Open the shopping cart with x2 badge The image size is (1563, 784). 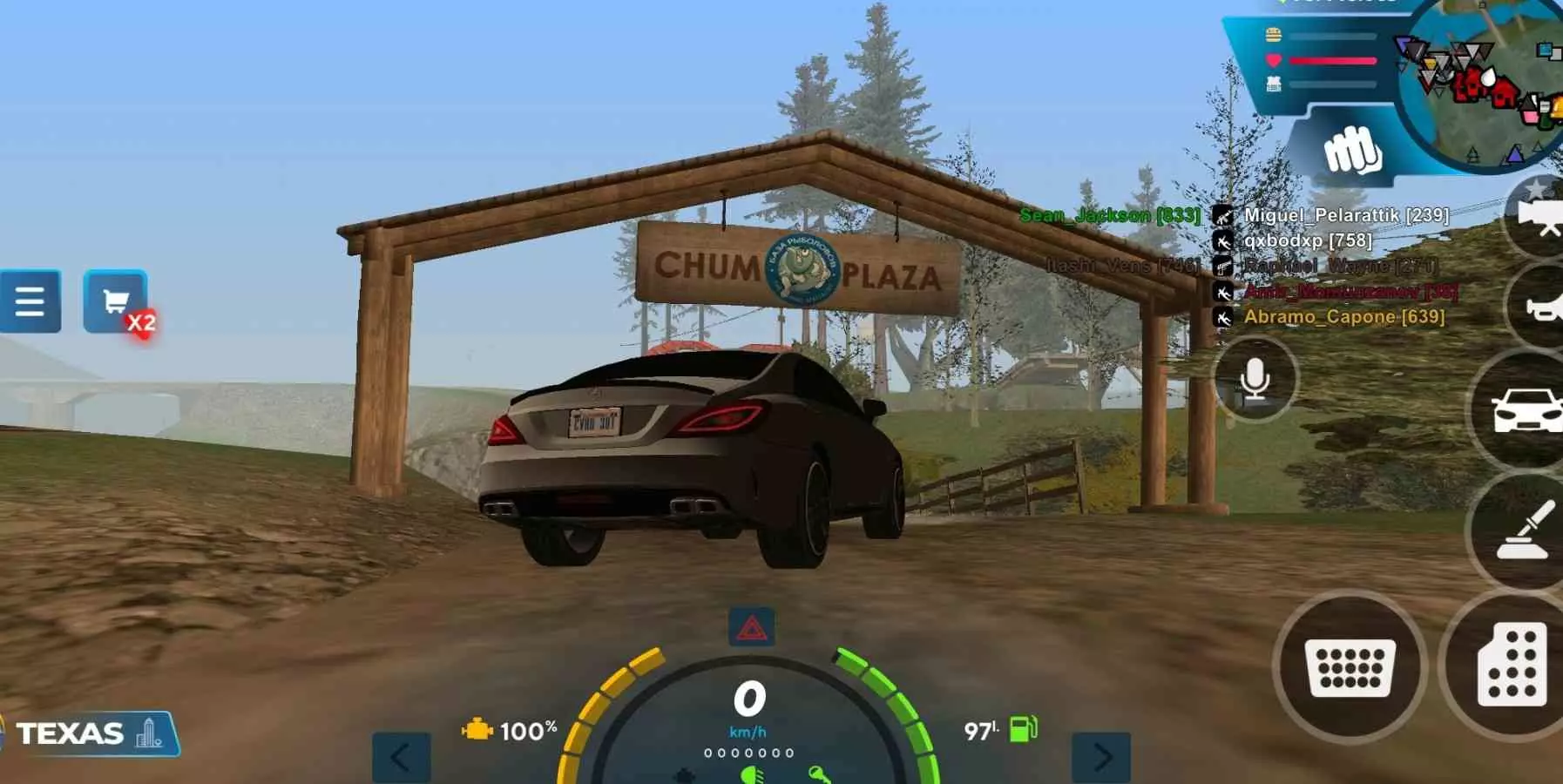(x=113, y=299)
